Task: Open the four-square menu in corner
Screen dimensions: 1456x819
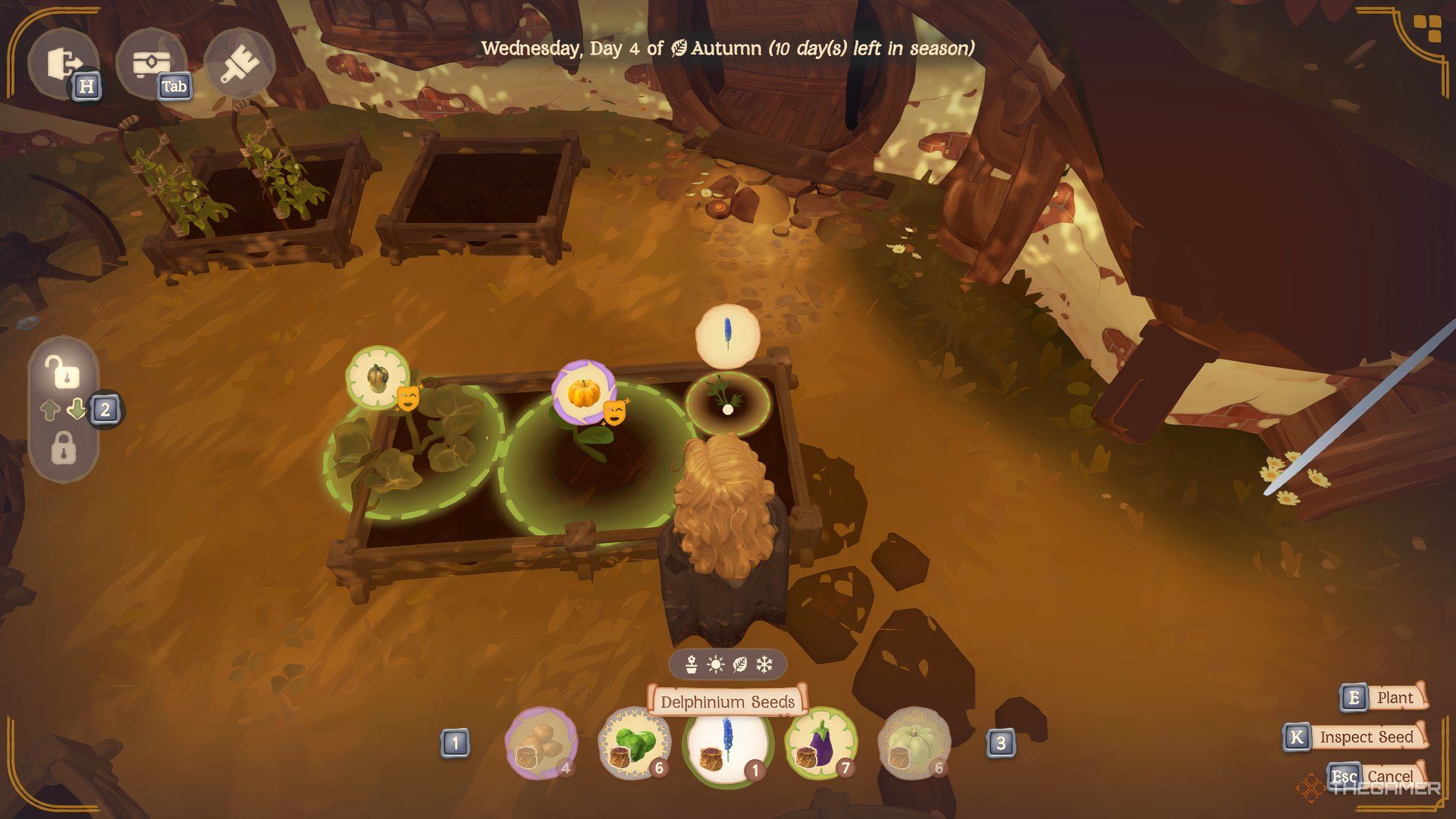Action: [x=1412, y=30]
